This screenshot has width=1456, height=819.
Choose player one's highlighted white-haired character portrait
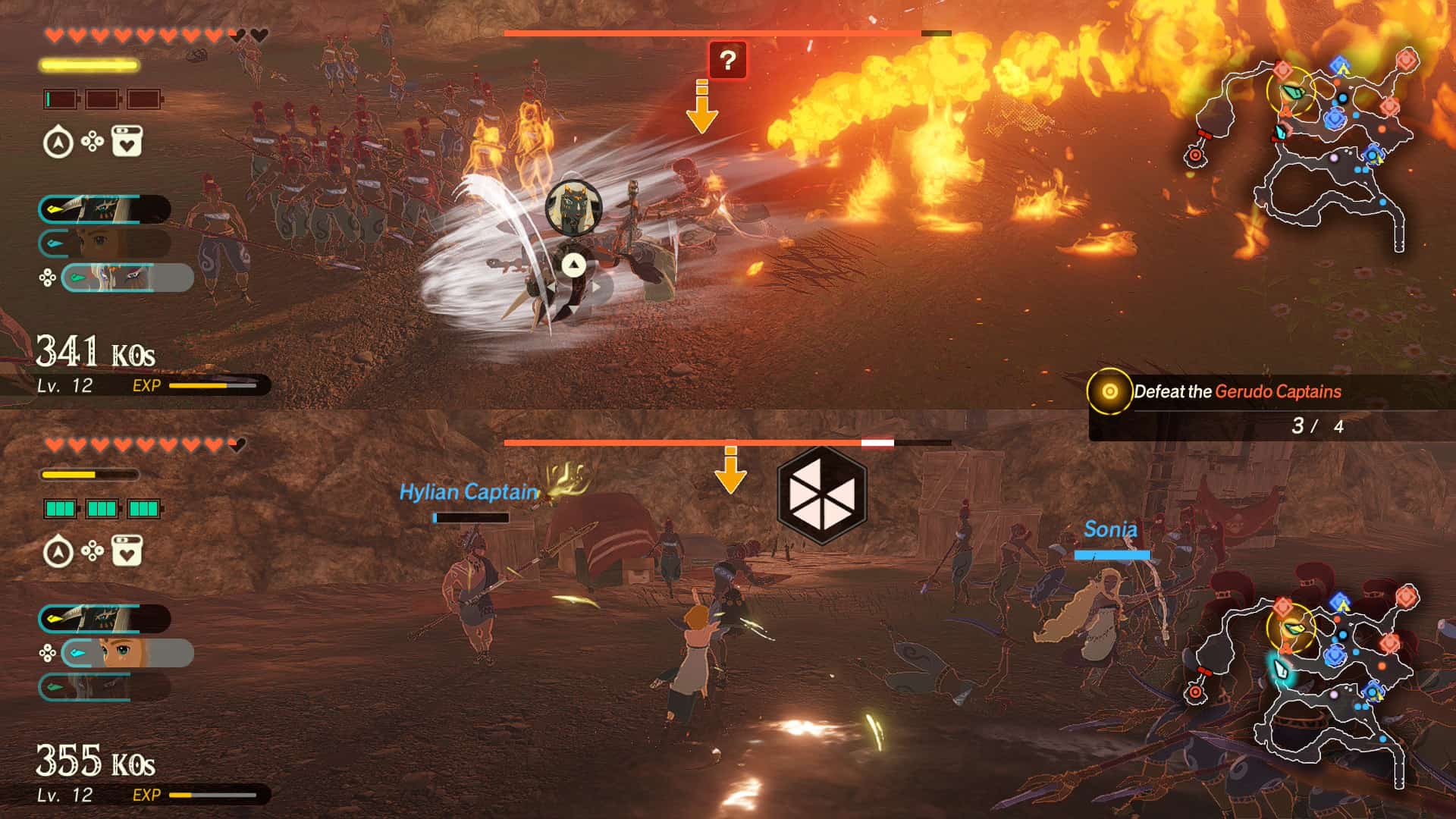pyautogui.click(x=126, y=278)
